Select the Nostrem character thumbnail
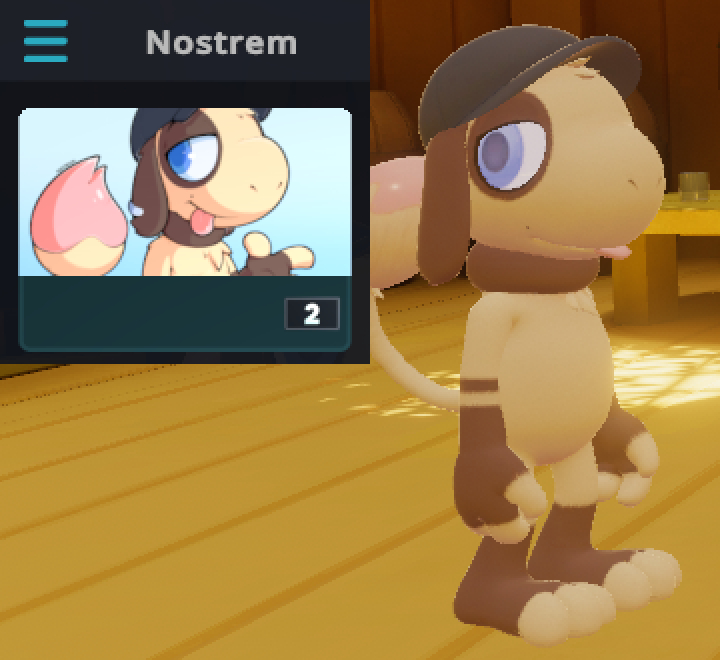 coord(185,192)
